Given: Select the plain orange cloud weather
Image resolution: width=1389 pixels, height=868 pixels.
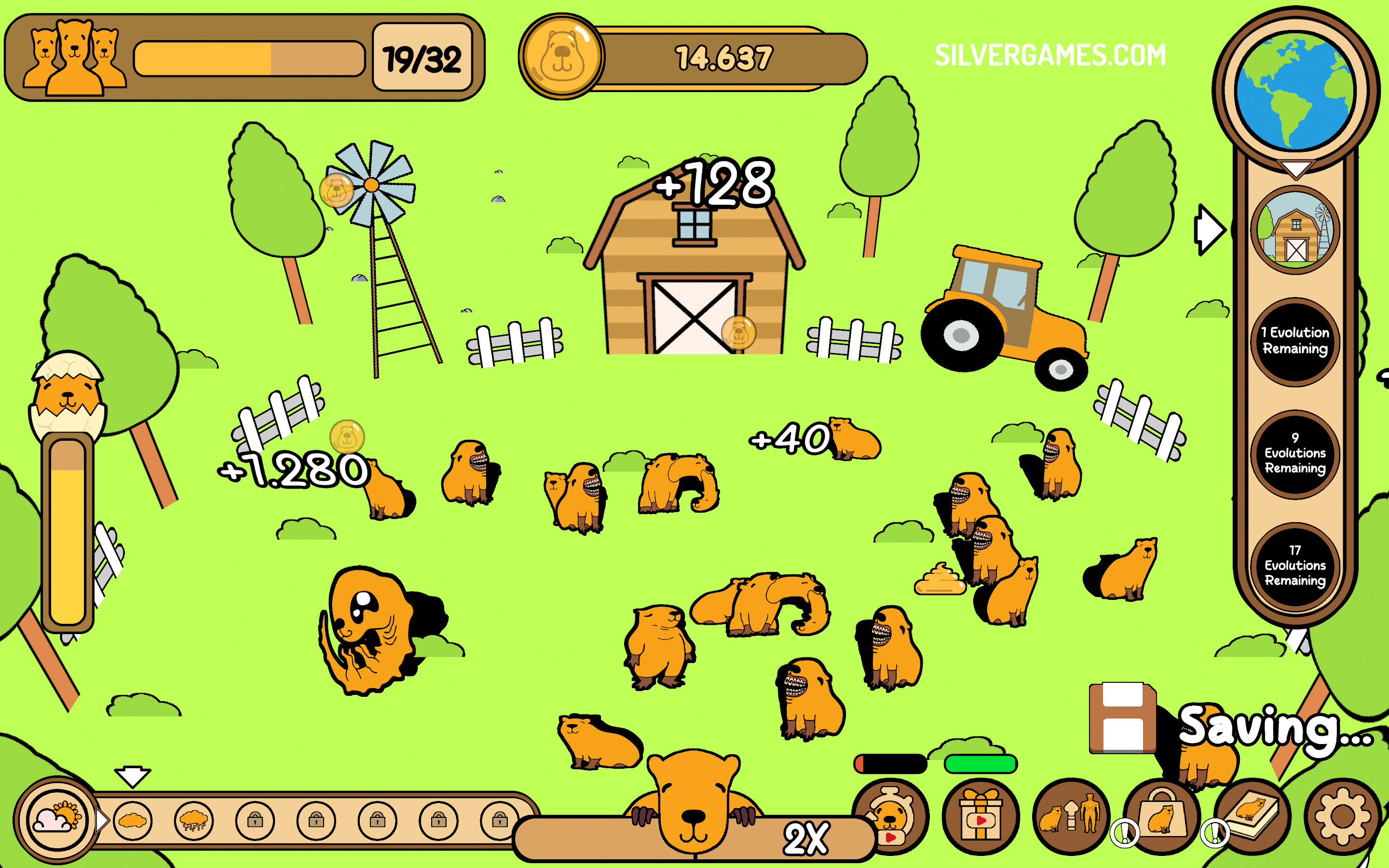Looking at the screenshot, I should point(133,821).
